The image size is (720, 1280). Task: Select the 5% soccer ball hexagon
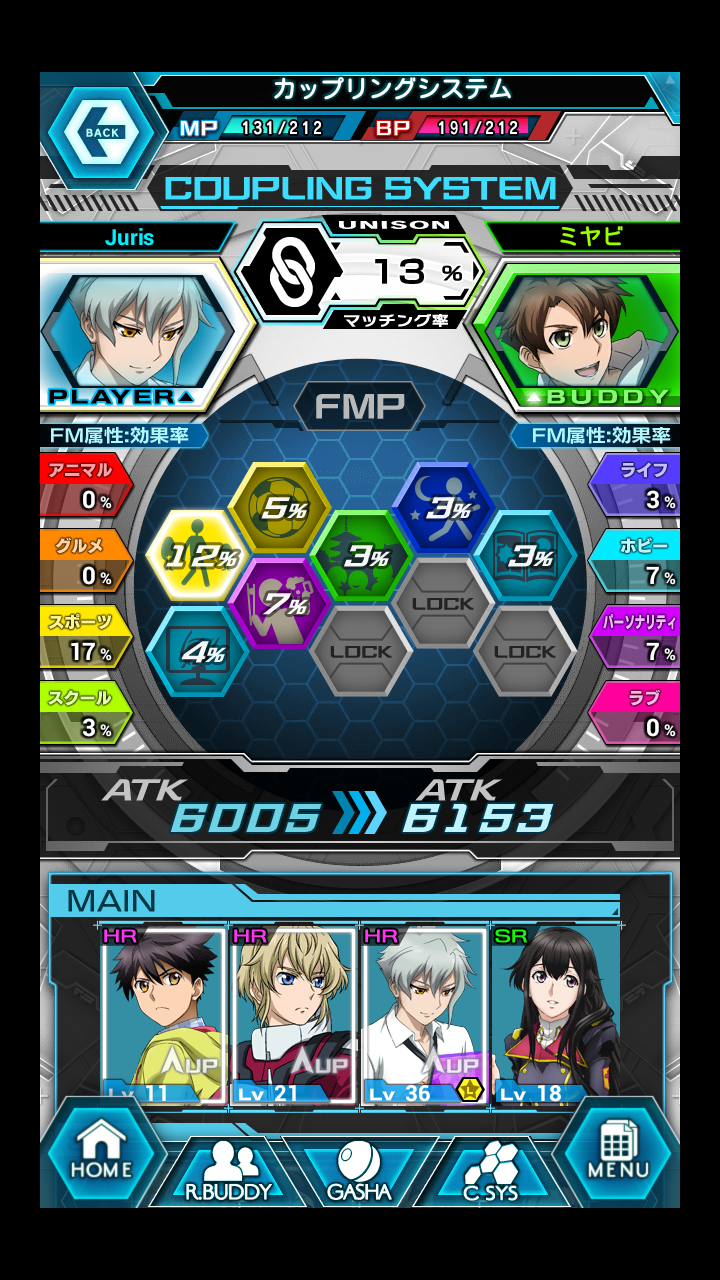280,508
